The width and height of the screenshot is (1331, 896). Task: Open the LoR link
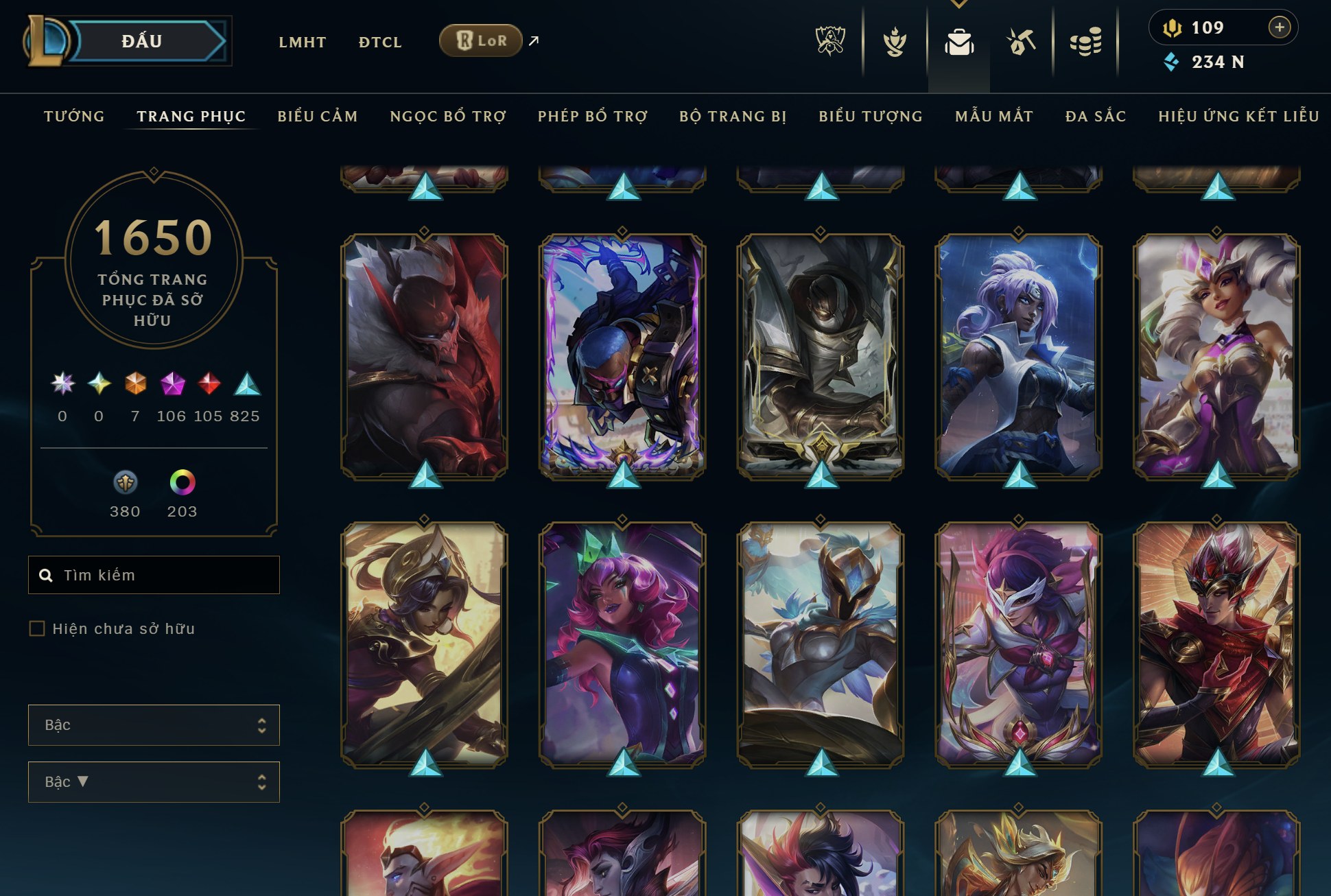coord(480,40)
